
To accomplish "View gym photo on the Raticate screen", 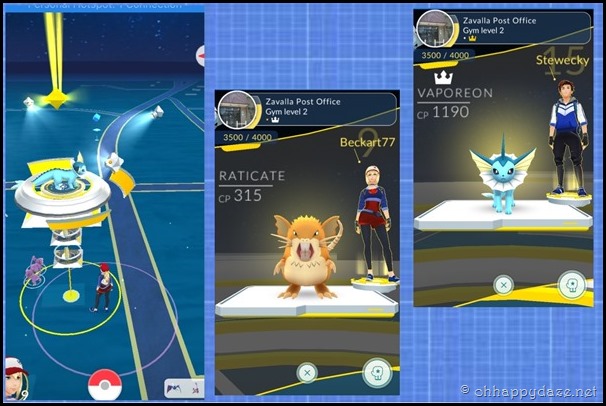I will (238, 109).
